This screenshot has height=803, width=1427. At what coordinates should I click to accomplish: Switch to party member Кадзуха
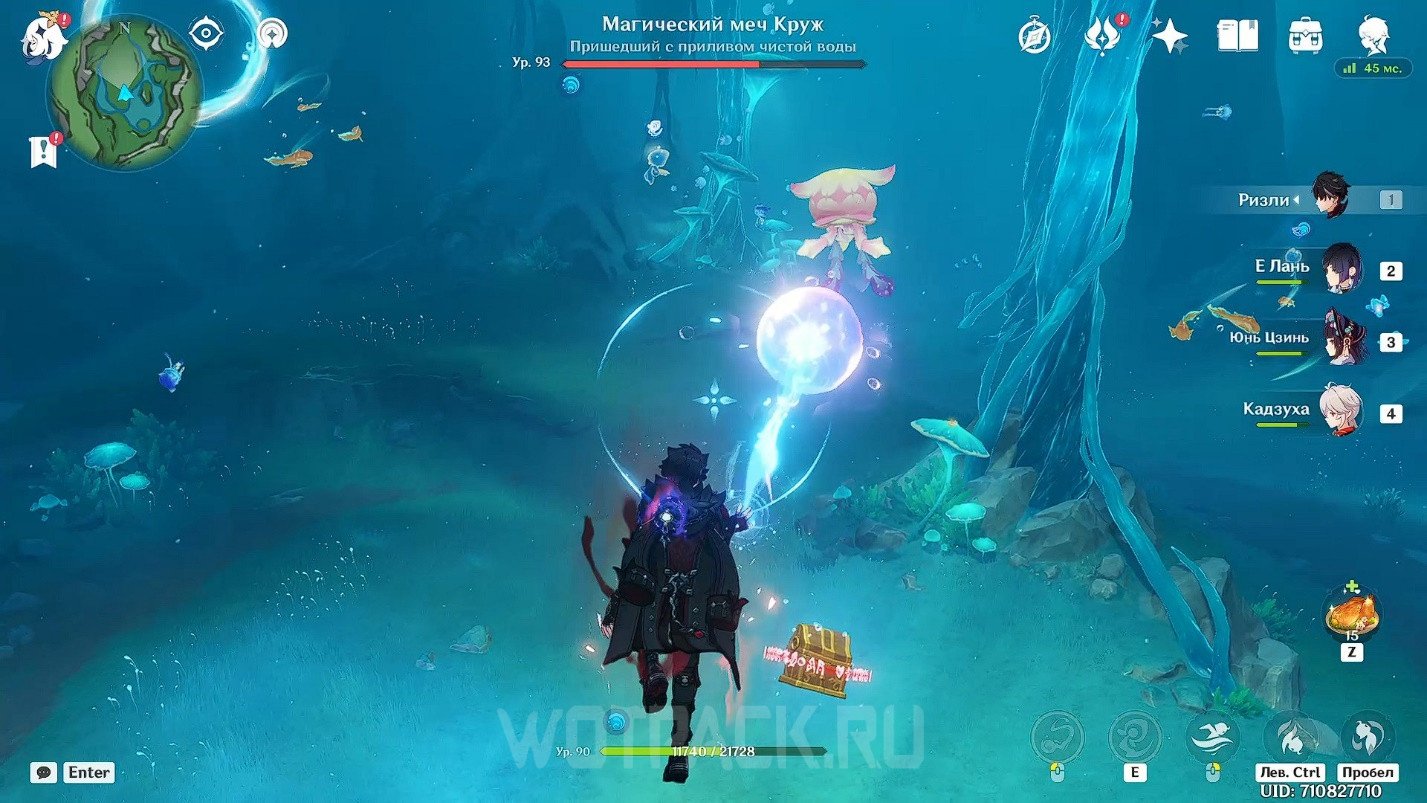tap(1340, 410)
